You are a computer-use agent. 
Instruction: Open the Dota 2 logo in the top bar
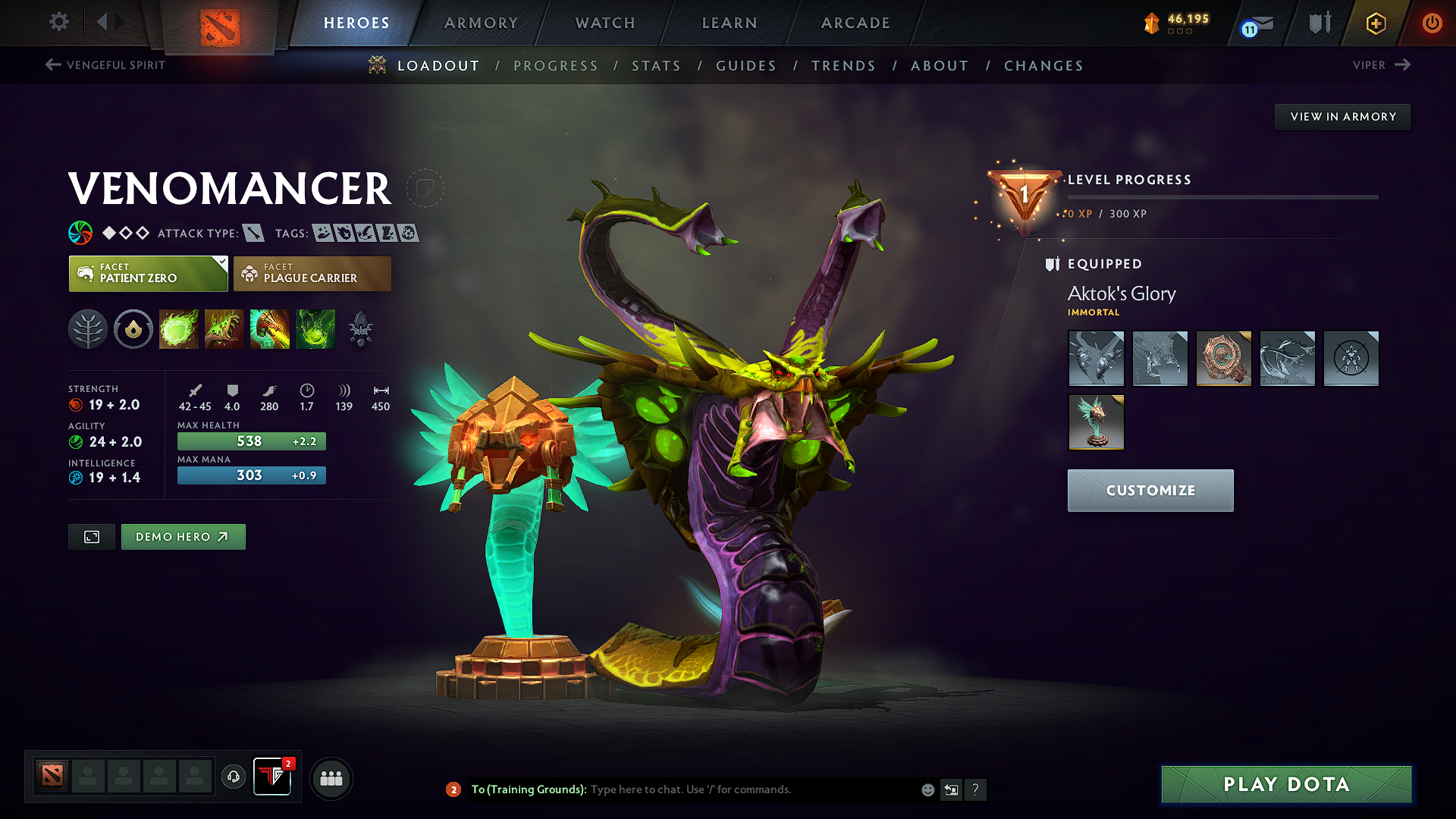pyautogui.click(x=221, y=22)
